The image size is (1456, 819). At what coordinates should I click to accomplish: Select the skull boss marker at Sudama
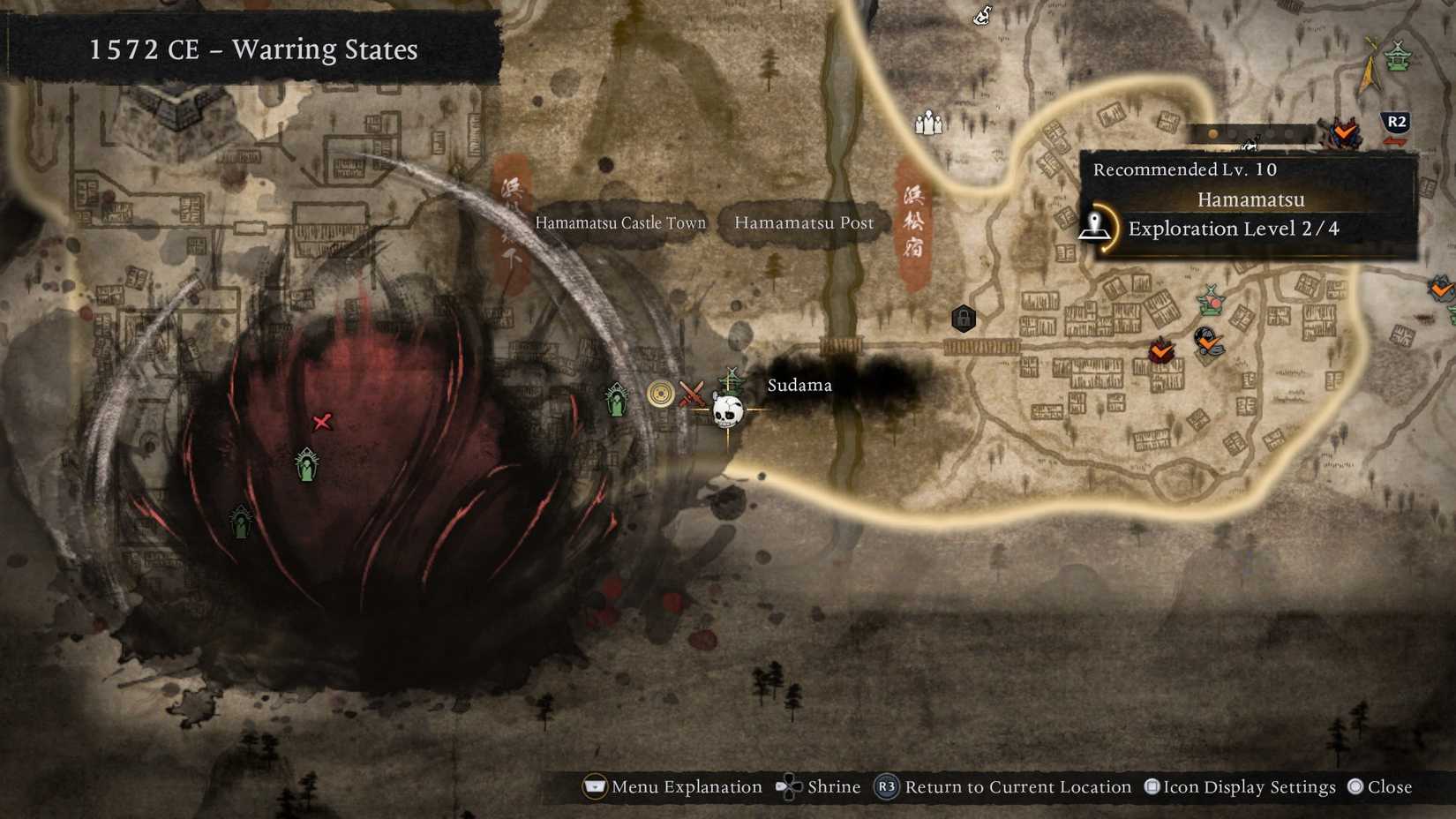(x=729, y=411)
